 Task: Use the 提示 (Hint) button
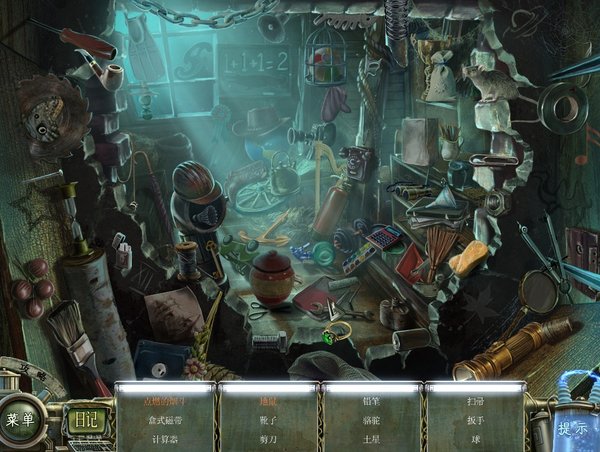[x=572, y=428]
